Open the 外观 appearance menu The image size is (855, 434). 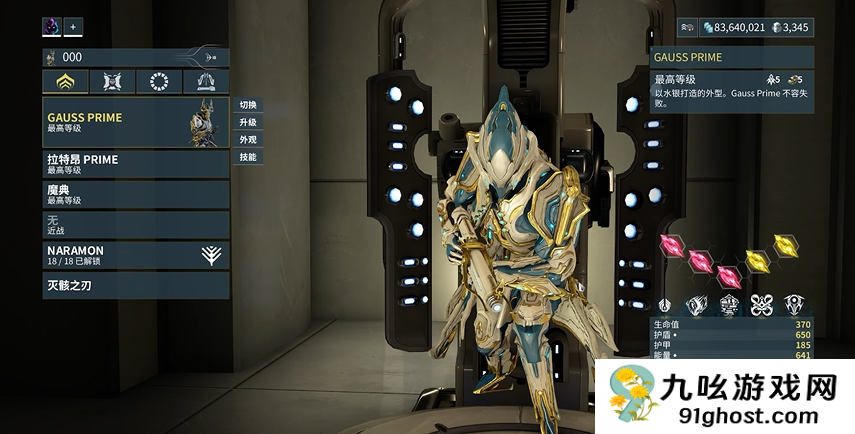tap(248, 140)
